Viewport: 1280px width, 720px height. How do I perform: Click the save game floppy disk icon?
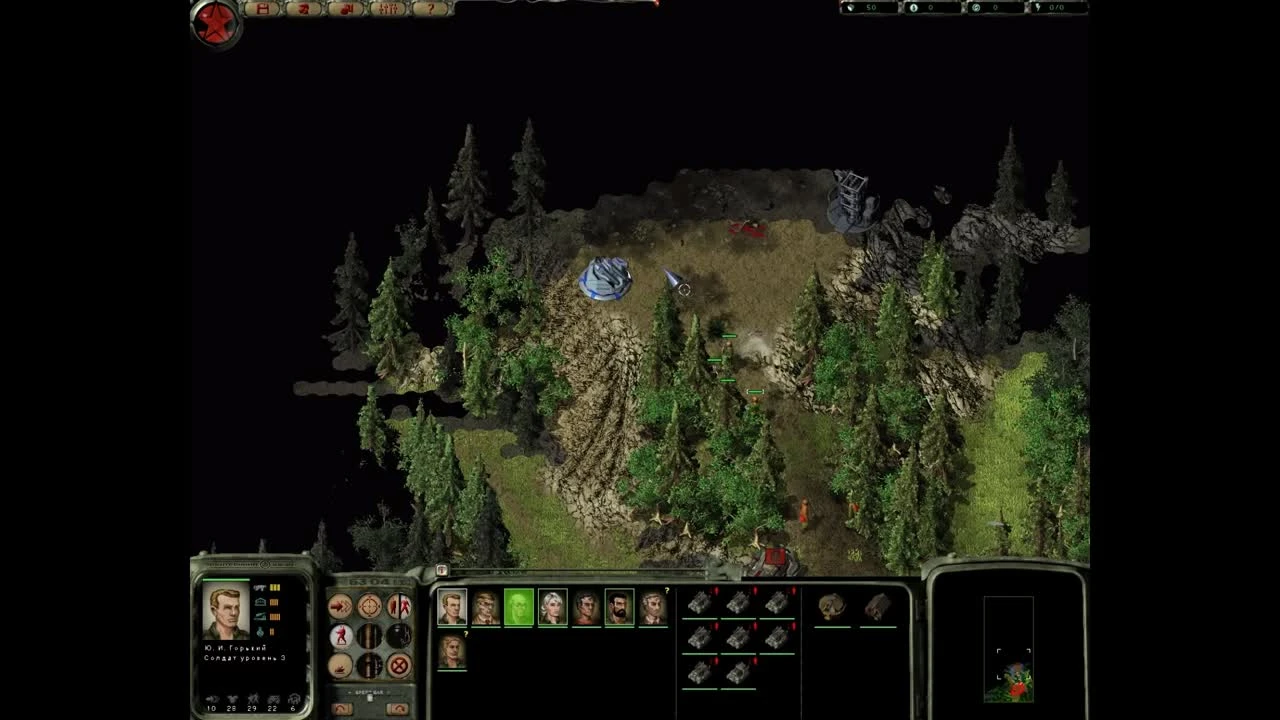tap(265, 8)
